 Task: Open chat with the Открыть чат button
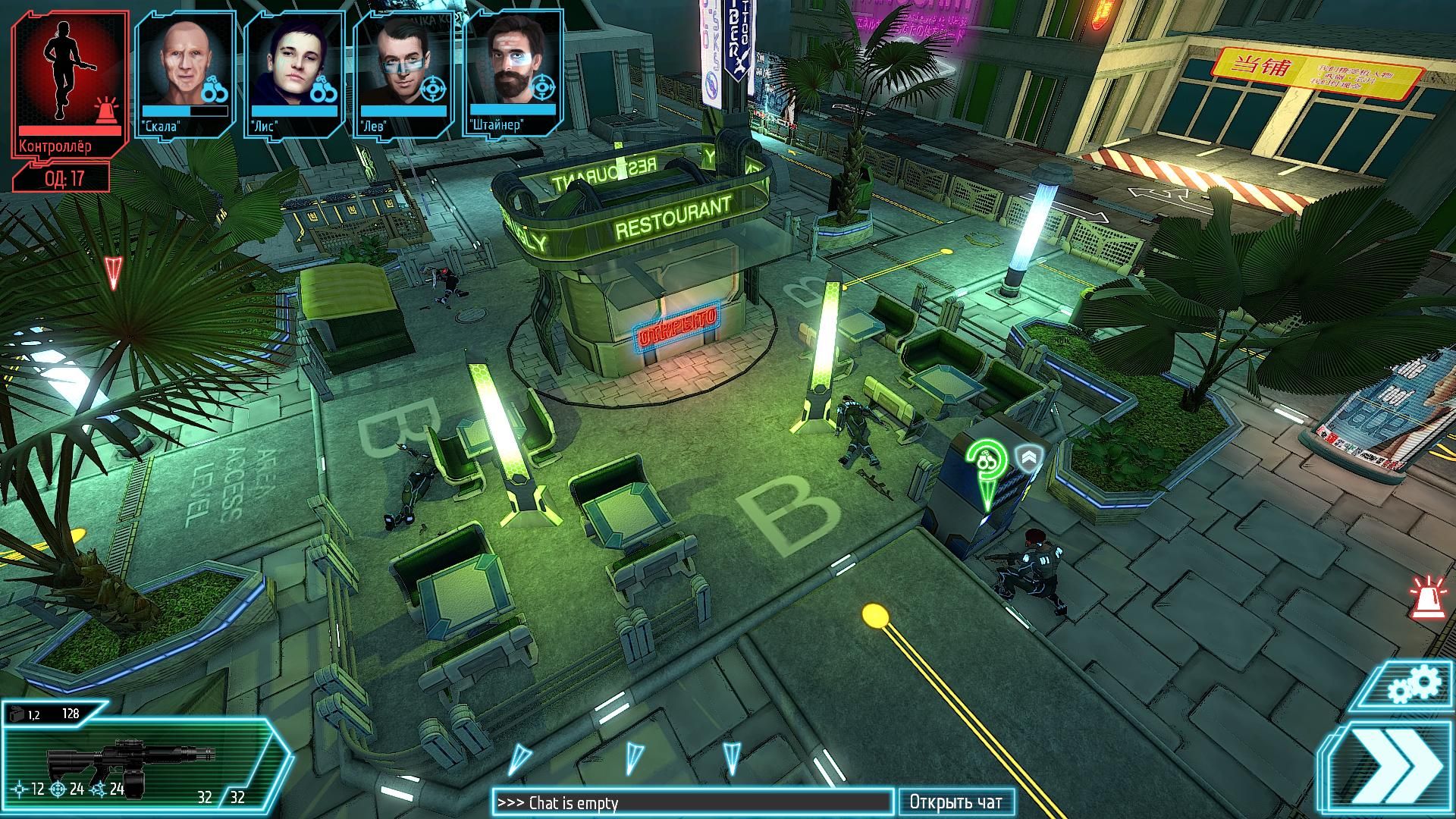[x=955, y=802]
